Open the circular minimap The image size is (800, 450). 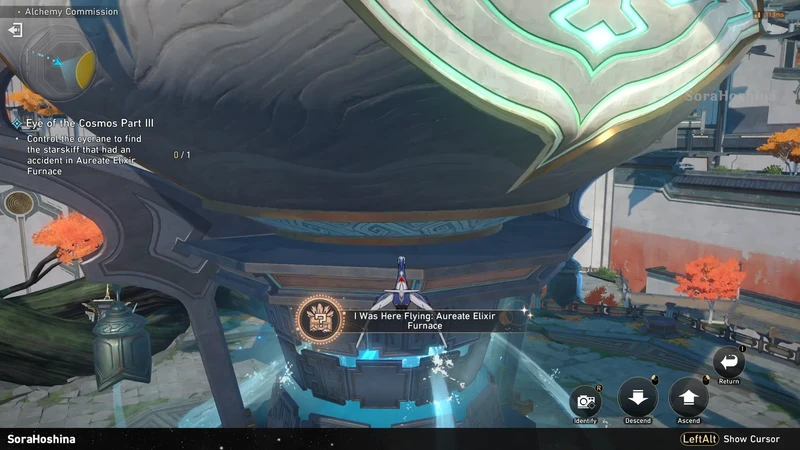coord(59,66)
